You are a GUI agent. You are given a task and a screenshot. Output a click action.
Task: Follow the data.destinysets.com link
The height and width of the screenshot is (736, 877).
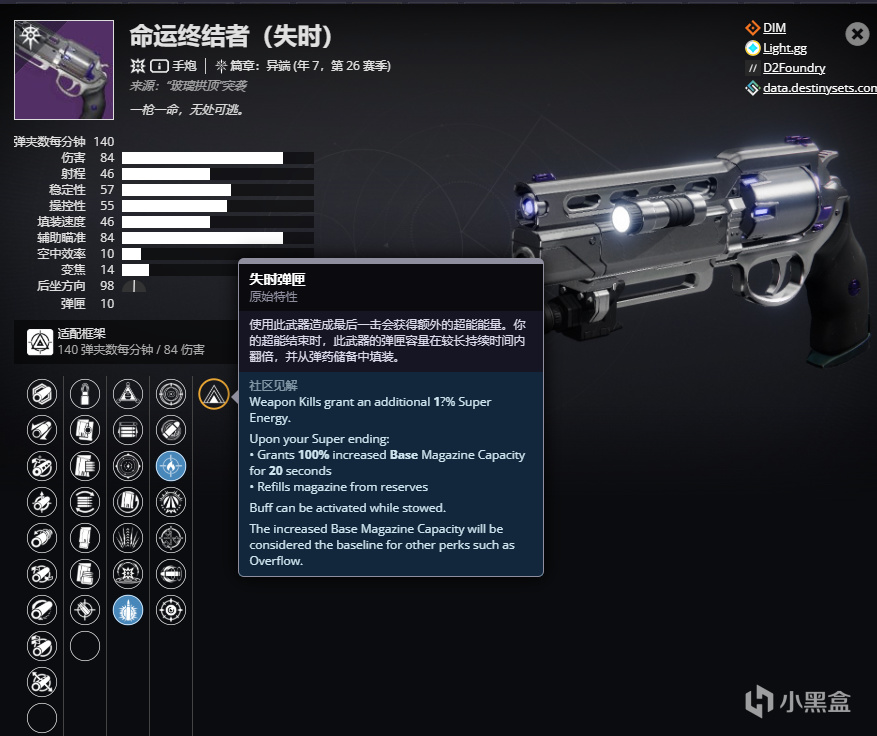818,88
